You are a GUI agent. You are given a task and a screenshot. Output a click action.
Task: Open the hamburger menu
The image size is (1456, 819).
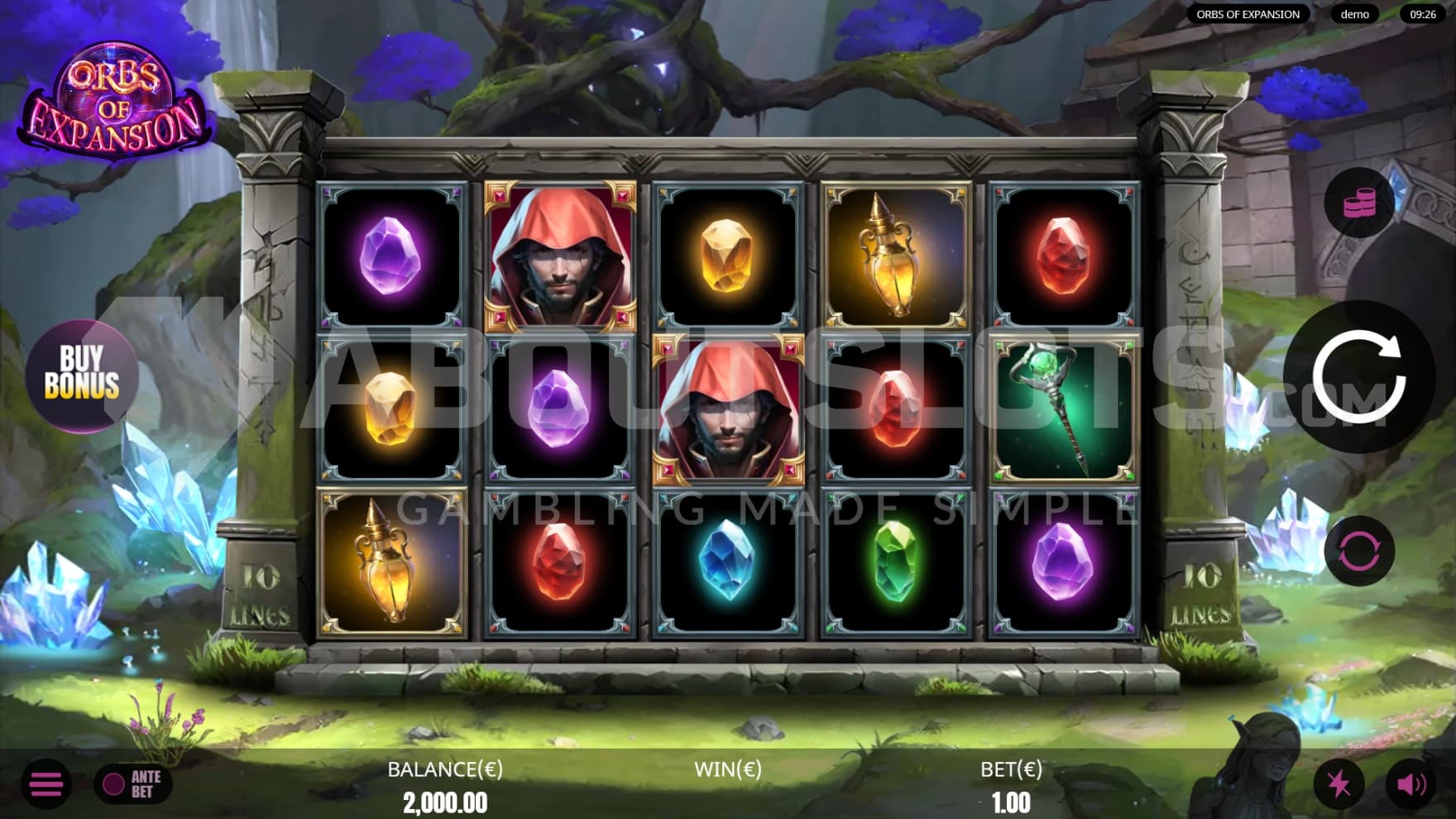(46, 783)
